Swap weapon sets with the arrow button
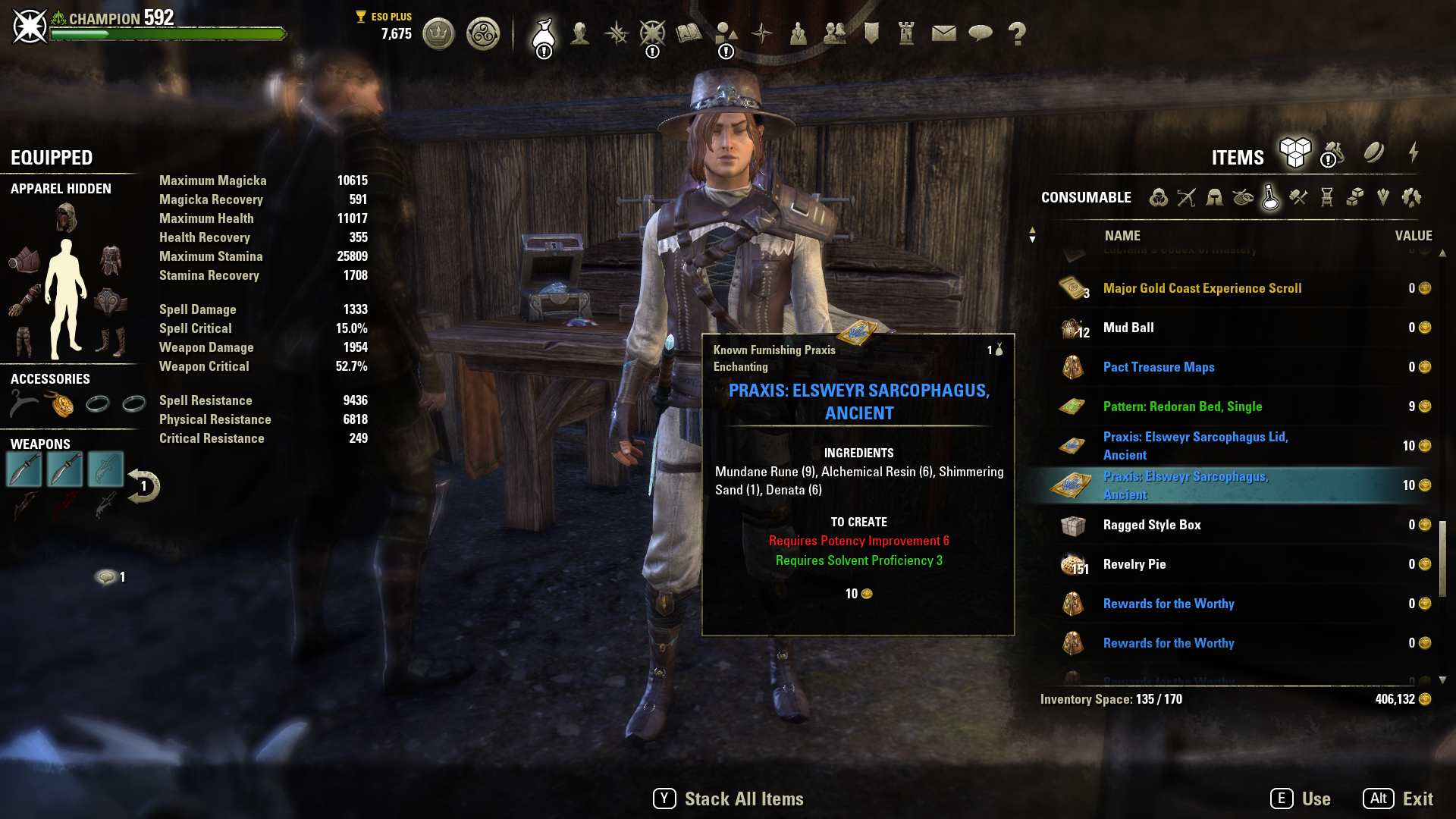The height and width of the screenshot is (819, 1456). (x=143, y=486)
